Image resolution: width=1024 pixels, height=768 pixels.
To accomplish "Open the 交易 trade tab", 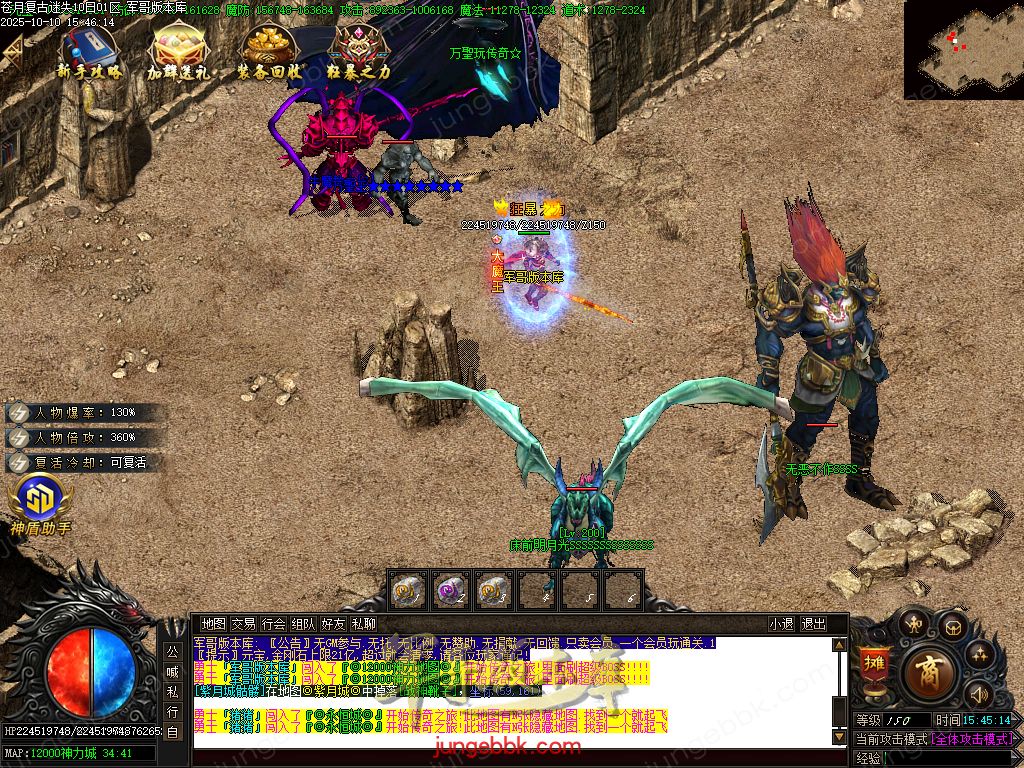I will tap(243, 623).
